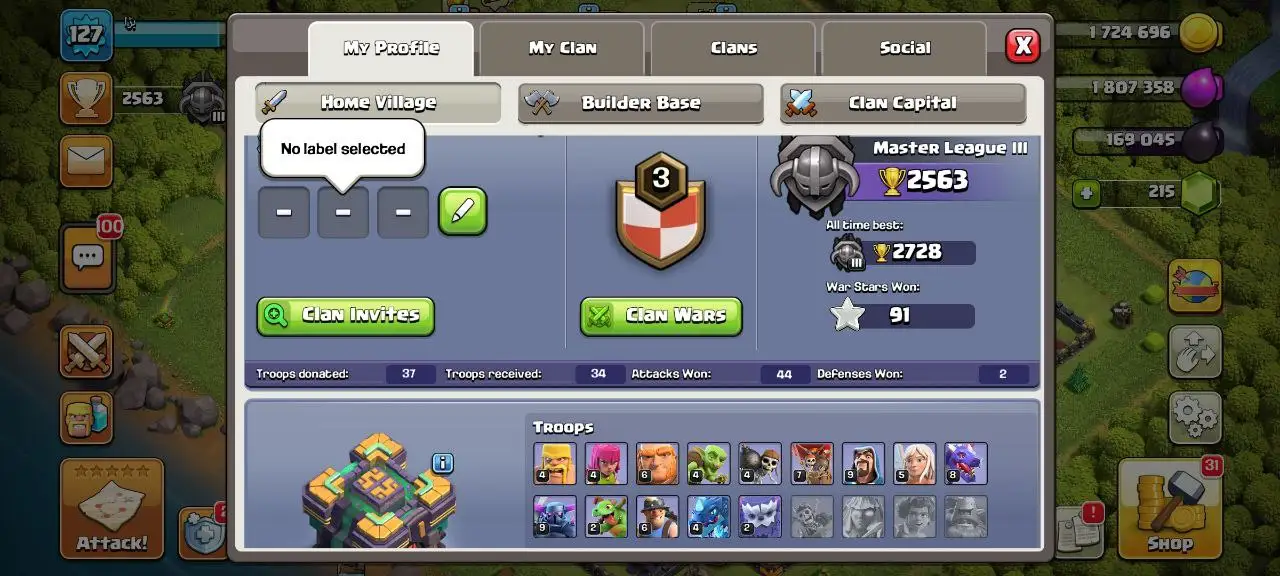Open the trophy league button
The width and height of the screenshot is (1280, 576).
pos(86,98)
